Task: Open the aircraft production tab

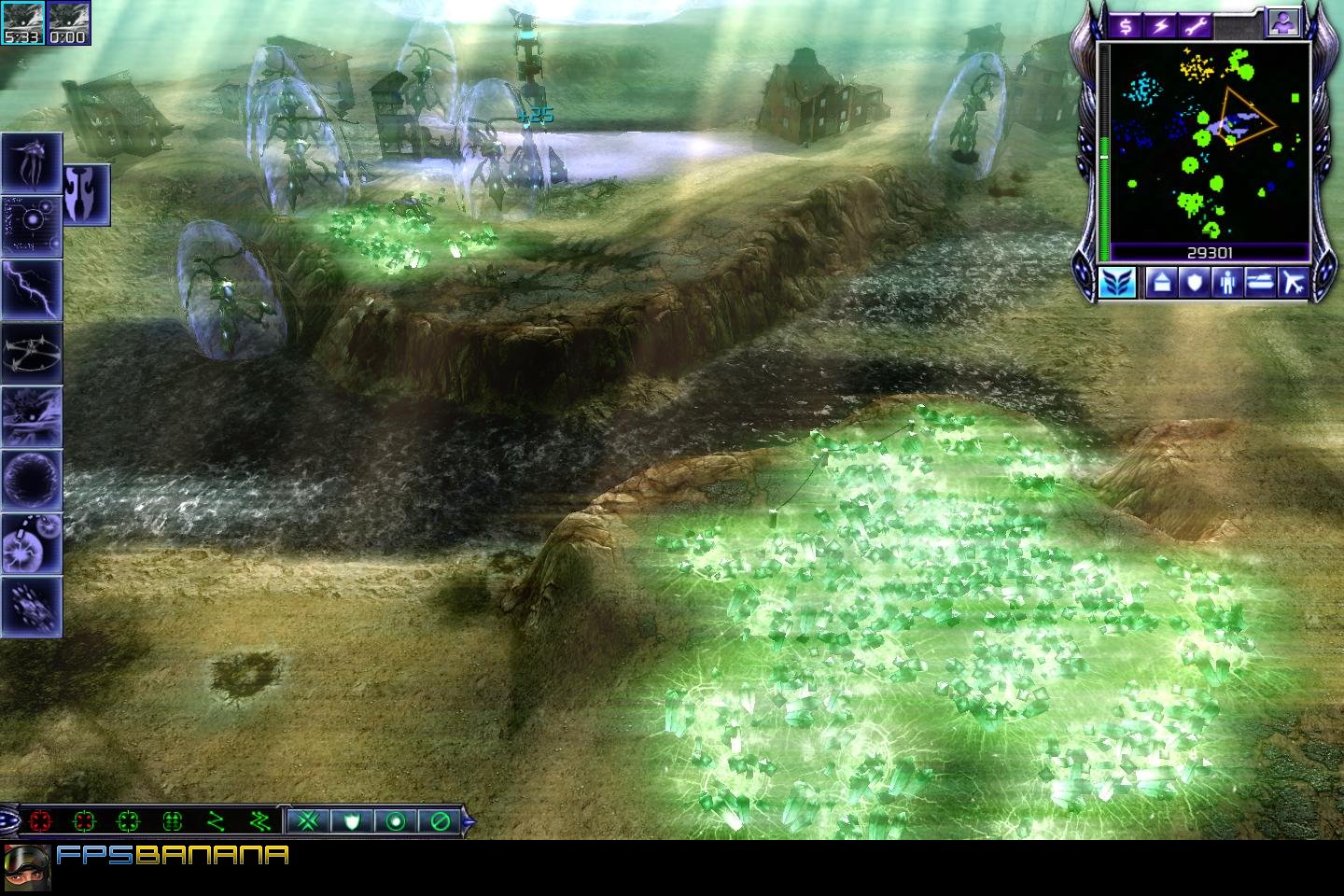Action: point(1295,285)
